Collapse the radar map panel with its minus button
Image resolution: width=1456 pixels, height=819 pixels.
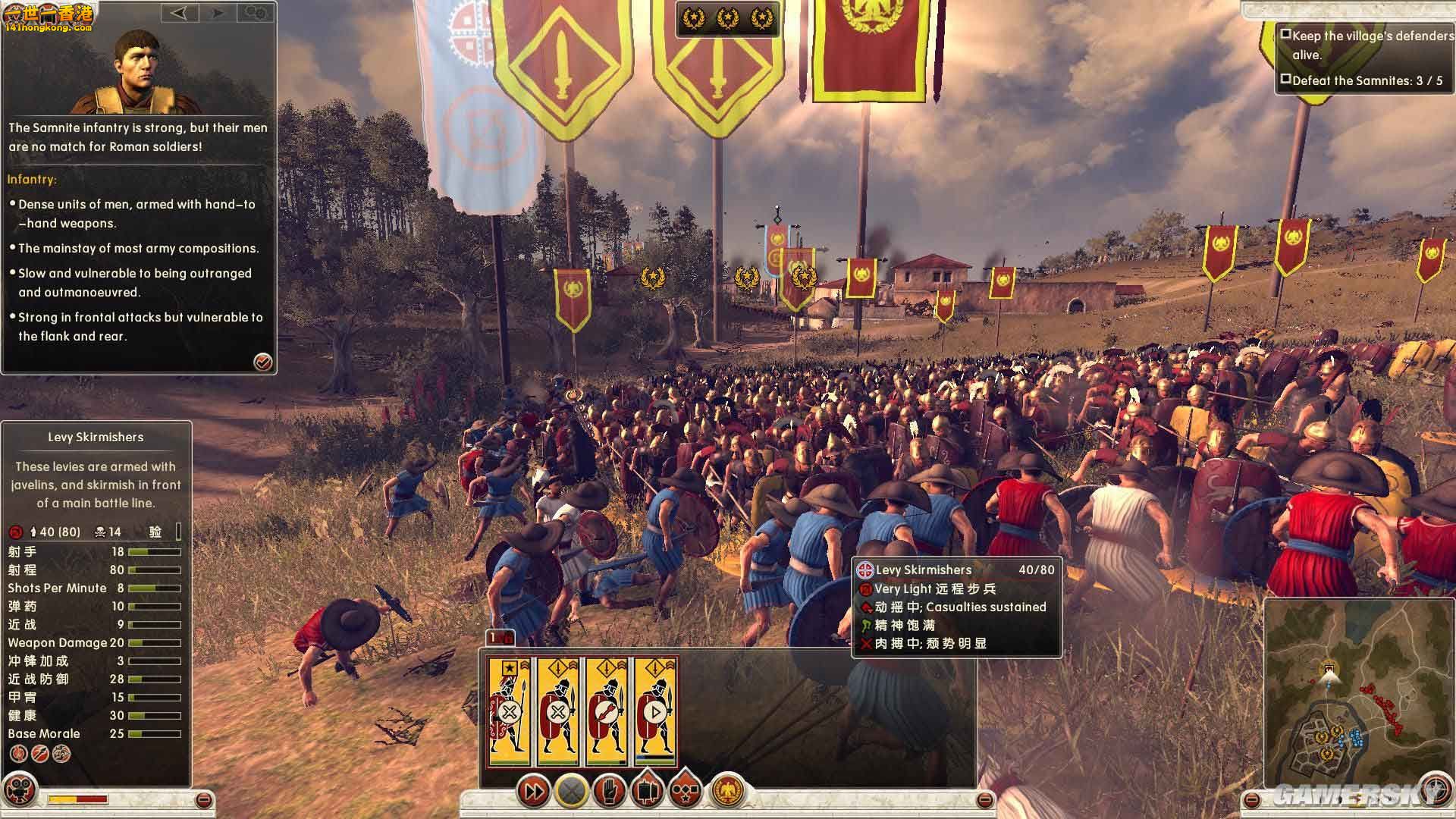click(x=1251, y=800)
